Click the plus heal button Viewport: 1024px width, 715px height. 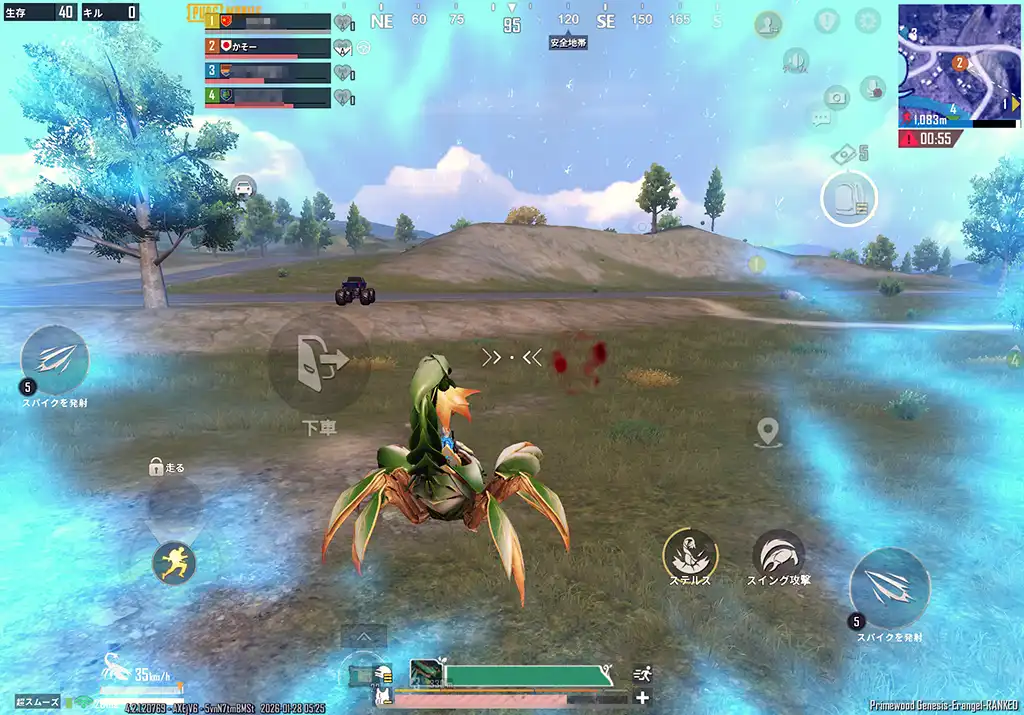[x=642, y=698]
